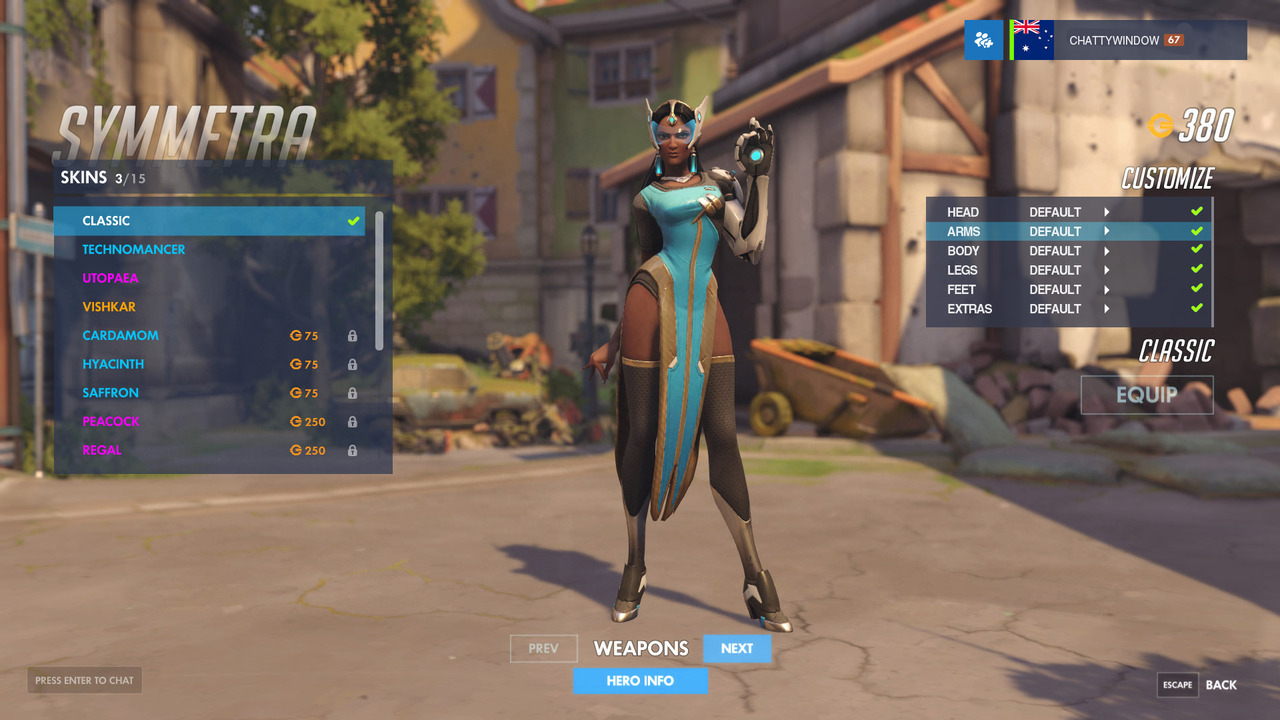Open ChattyWindow's player profile
This screenshot has width=1280, height=720.
[x=1114, y=41]
